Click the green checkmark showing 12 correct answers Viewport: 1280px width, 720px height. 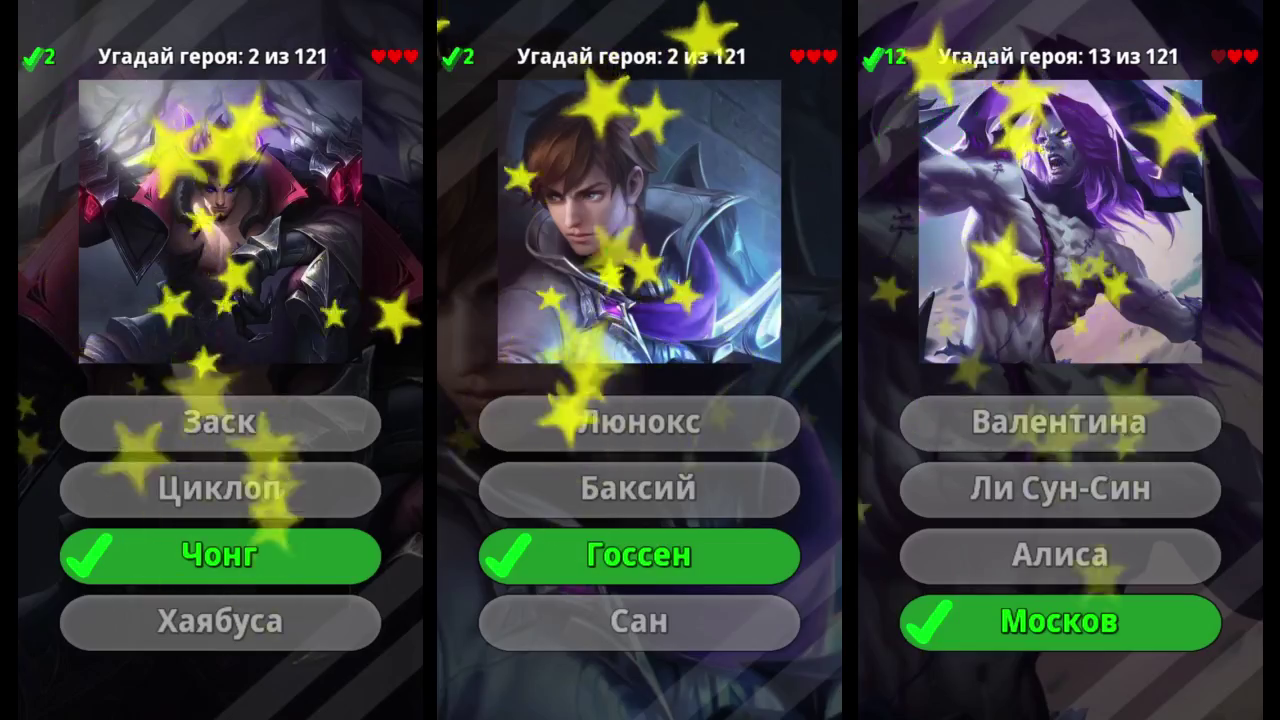(x=880, y=57)
